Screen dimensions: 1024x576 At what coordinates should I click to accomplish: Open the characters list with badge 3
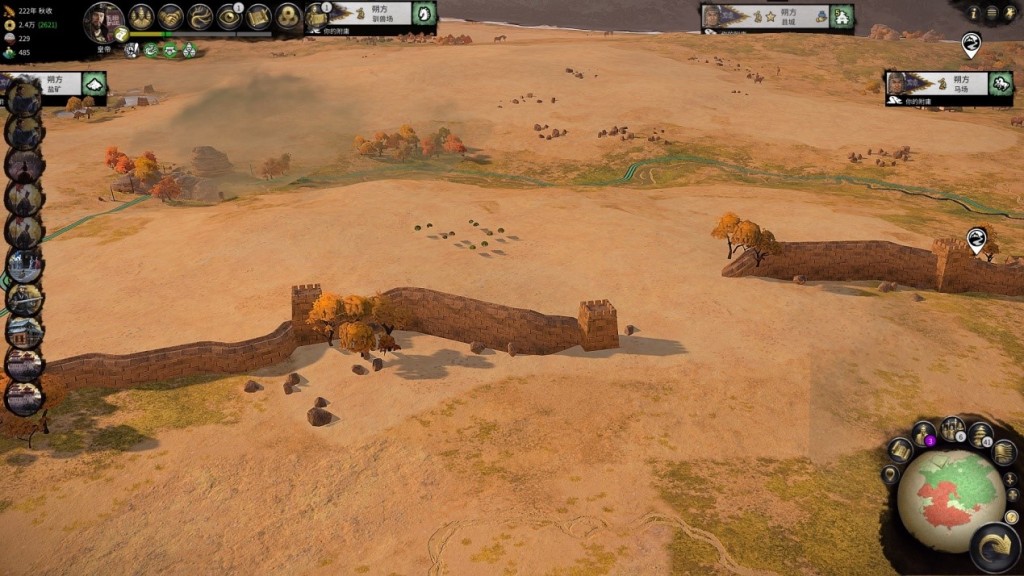tap(924, 435)
